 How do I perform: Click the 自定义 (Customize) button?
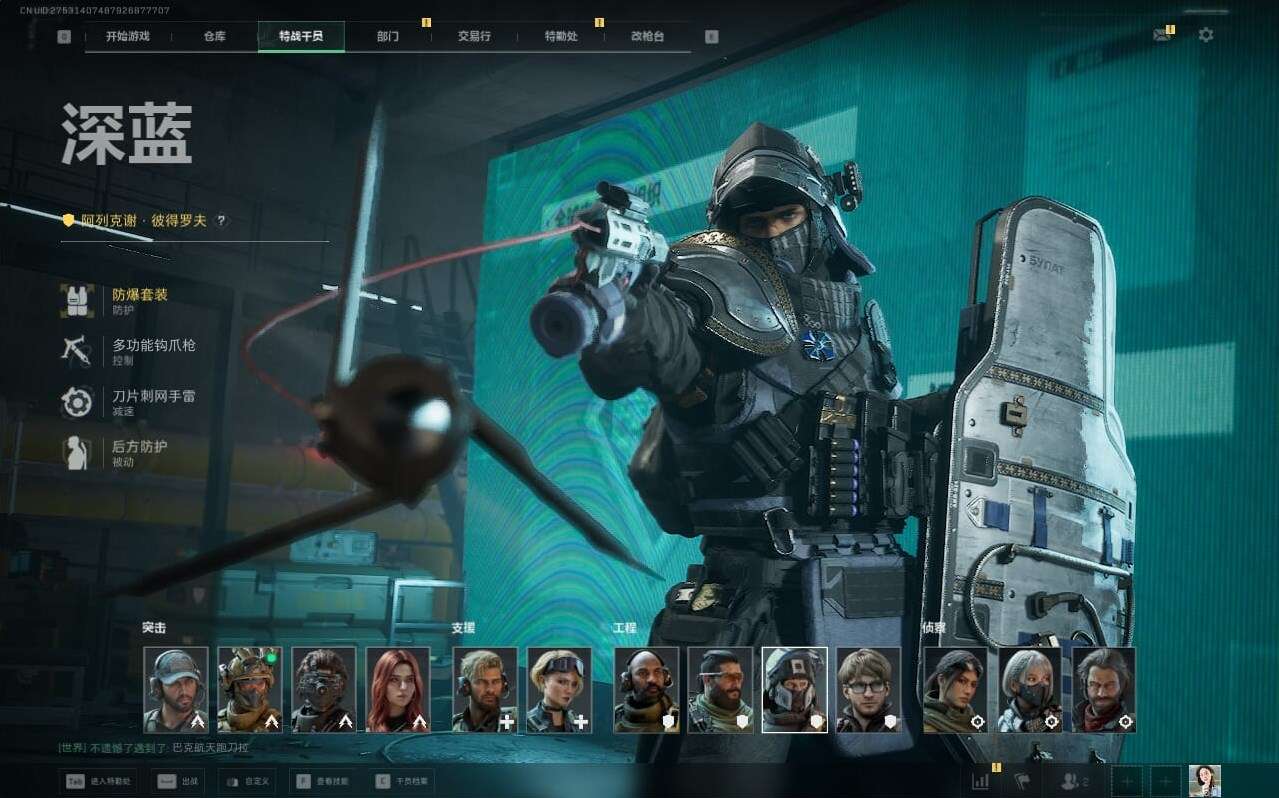(x=246, y=781)
